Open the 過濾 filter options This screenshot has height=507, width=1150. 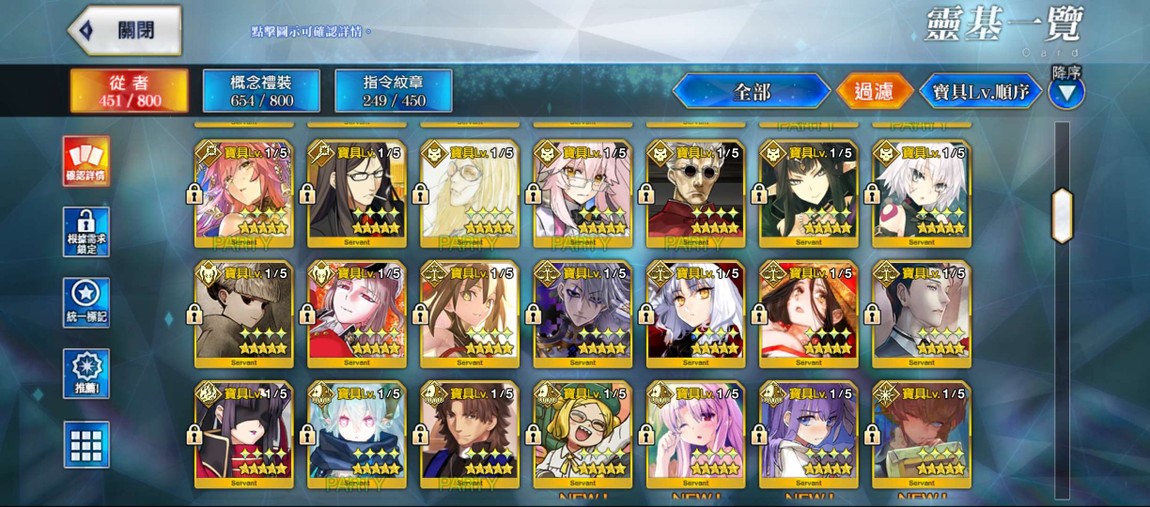coord(874,92)
